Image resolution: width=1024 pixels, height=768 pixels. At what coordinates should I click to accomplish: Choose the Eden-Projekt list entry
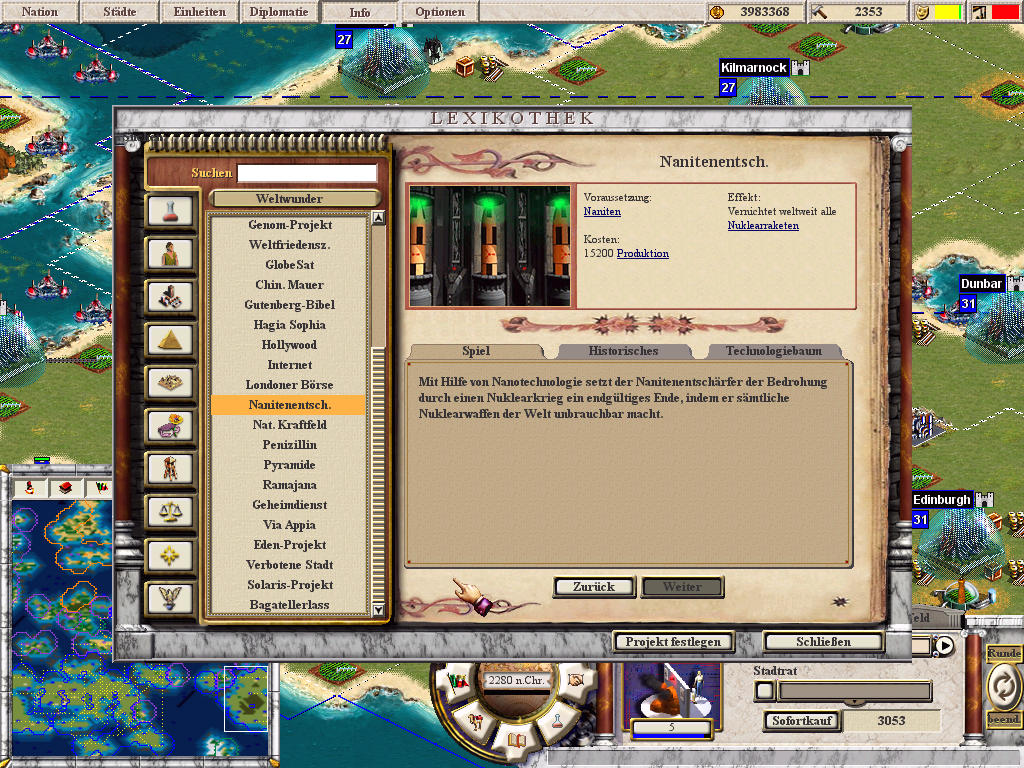click(289, 545)
